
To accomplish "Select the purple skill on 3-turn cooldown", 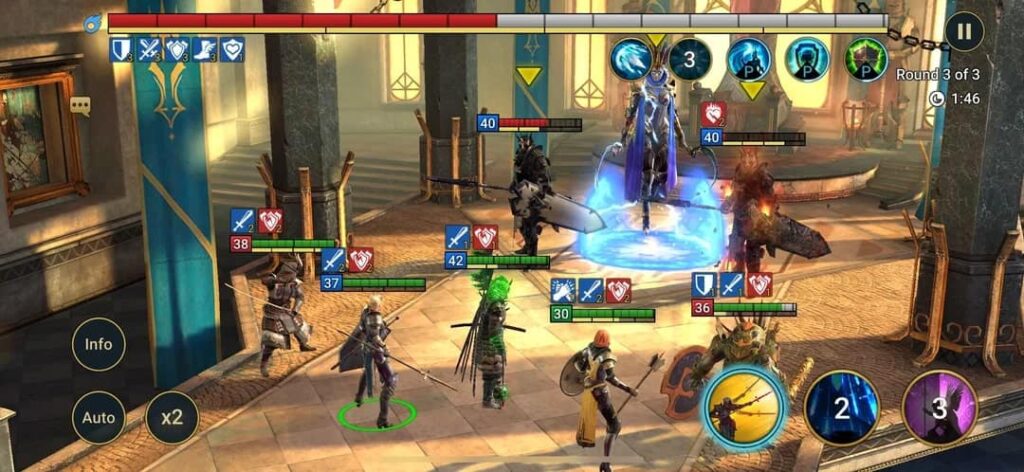I will 939,407.
